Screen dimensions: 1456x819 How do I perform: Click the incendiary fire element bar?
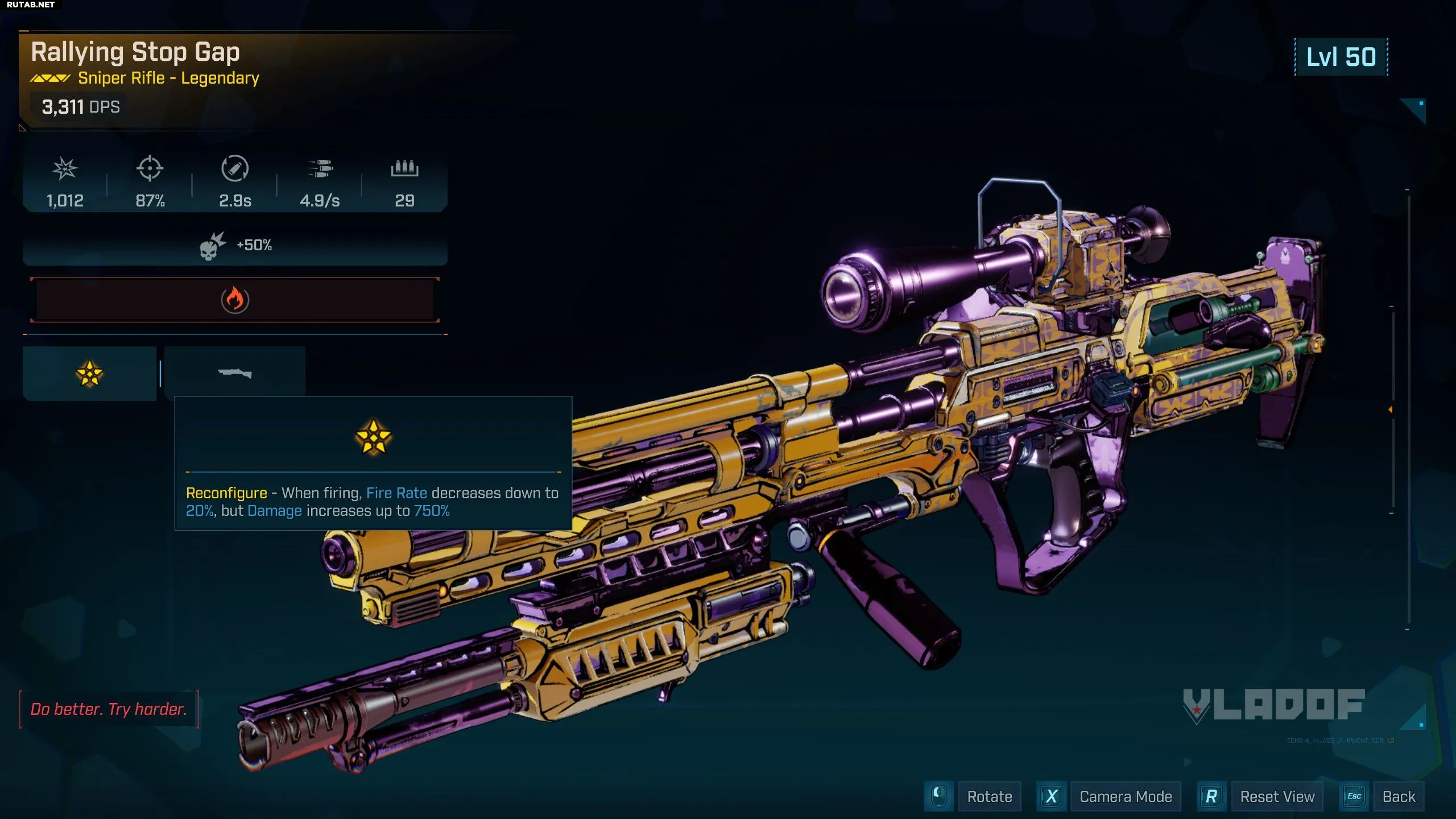pos(234,300)
